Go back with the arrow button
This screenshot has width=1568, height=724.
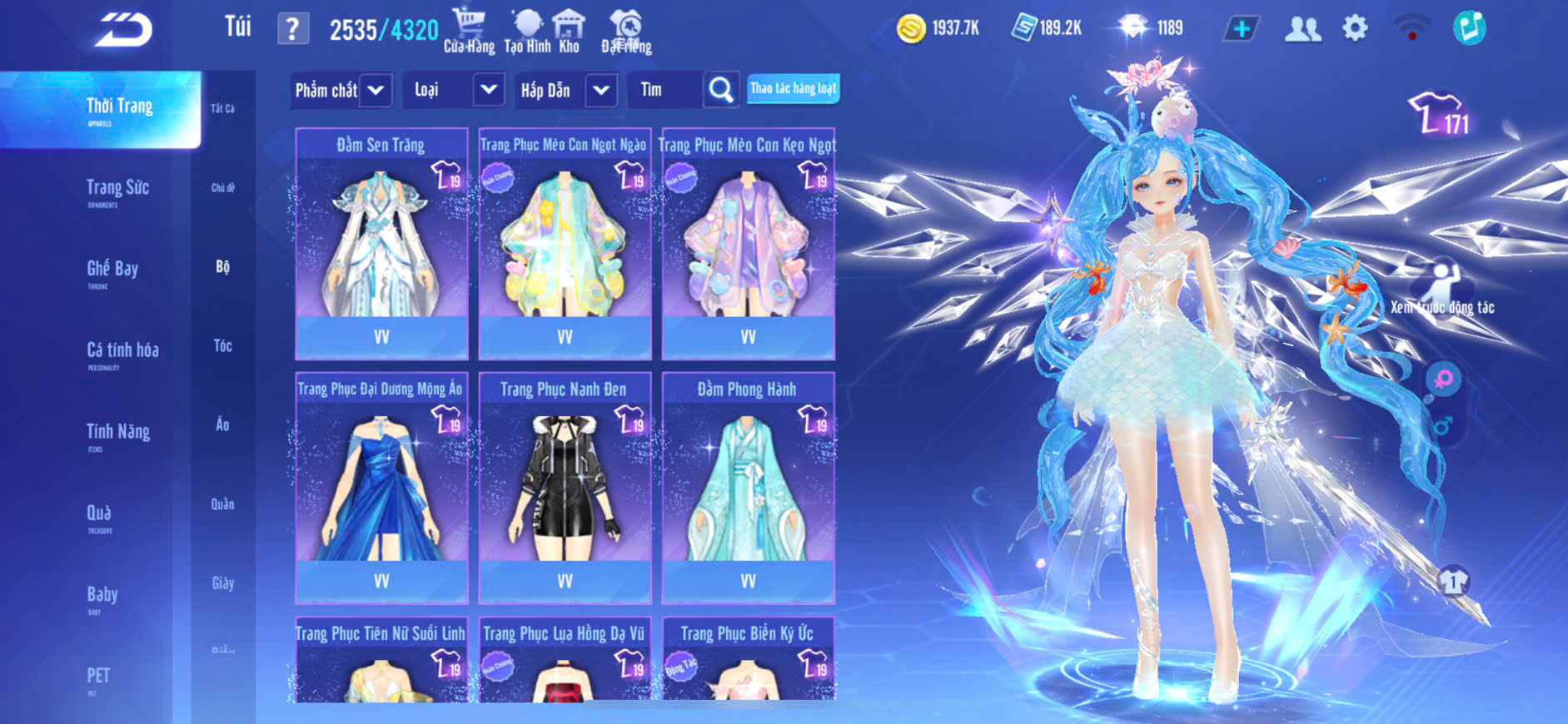click(123, 30)
